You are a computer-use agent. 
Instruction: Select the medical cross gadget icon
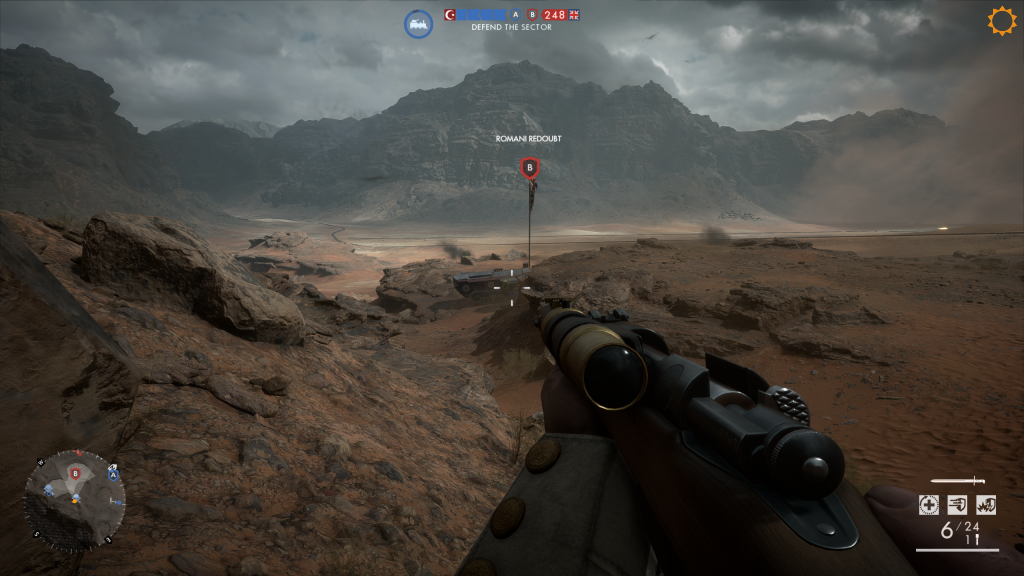[x=929, y=505]
